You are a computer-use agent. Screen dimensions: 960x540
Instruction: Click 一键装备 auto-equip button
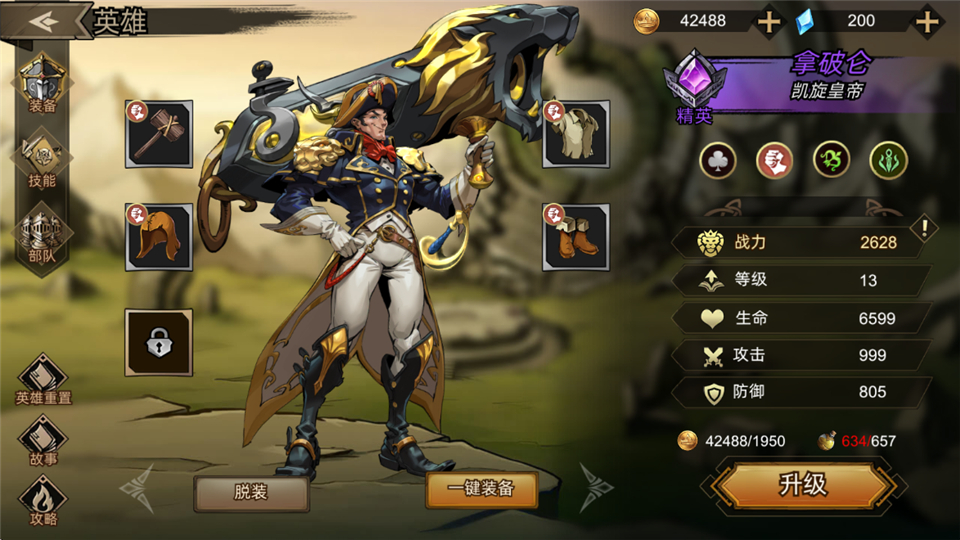(481, 489)
